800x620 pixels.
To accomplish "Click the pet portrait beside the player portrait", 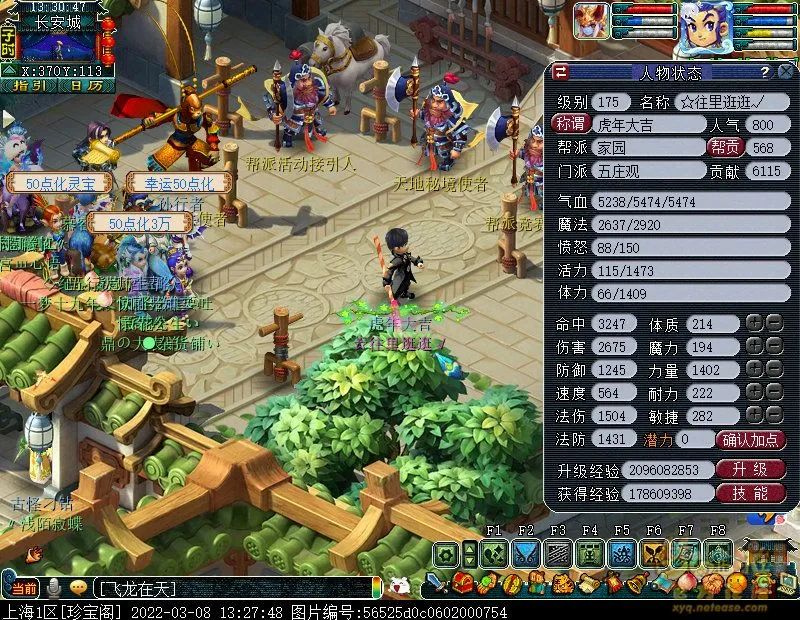I will point(592,20).
